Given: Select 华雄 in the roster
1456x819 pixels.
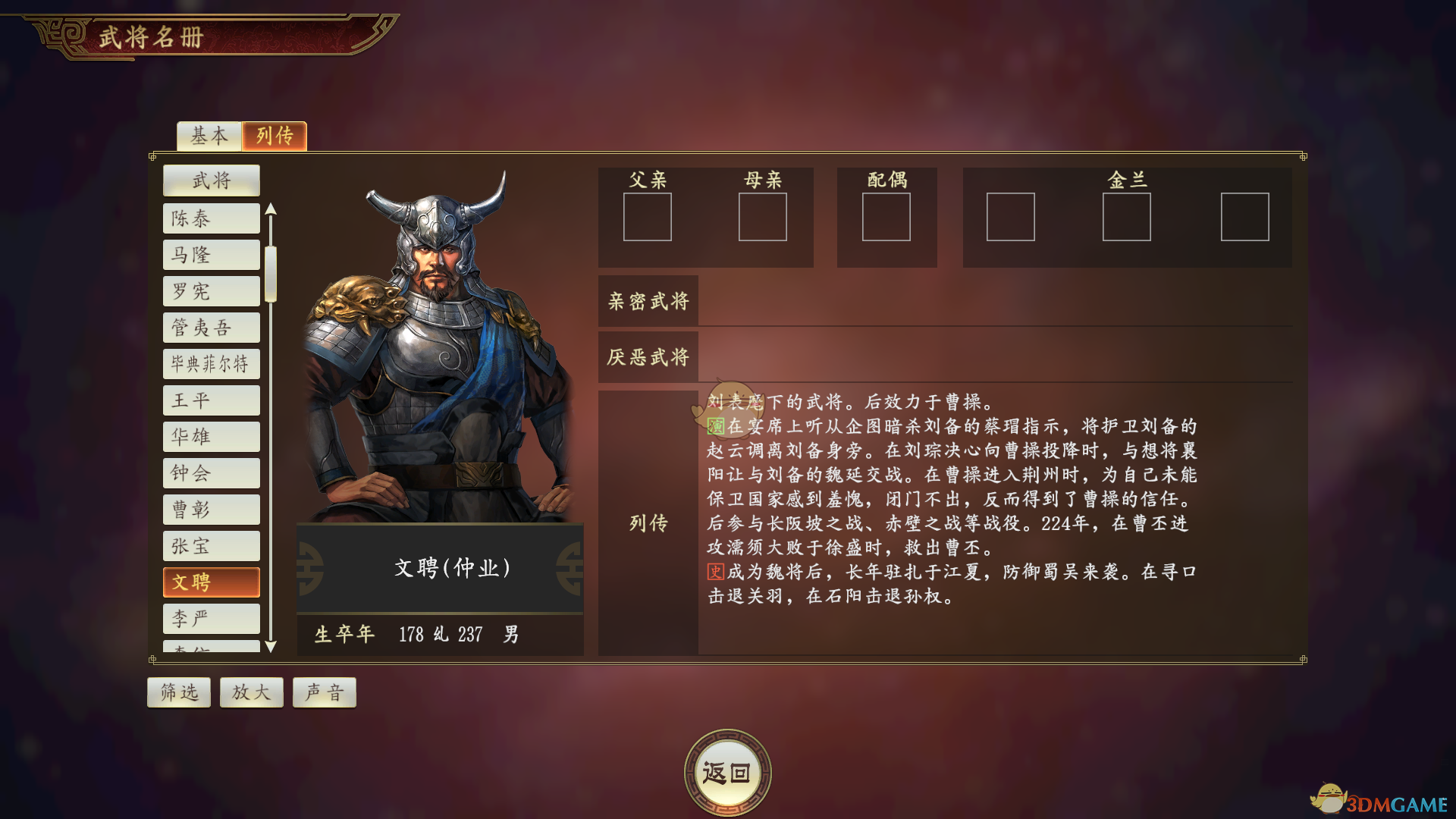Looking at the screenshot, I should click(211, 436).
